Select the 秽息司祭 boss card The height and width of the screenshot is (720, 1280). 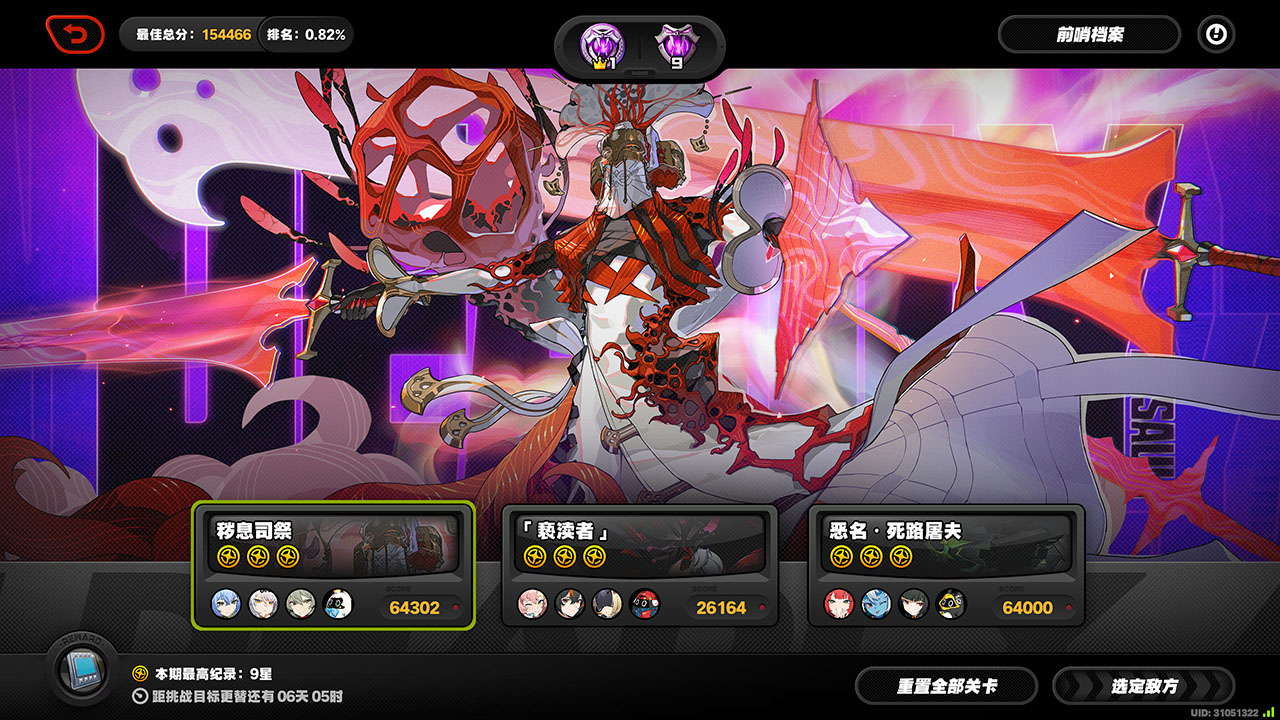pyautogui.click(x=333, y=565)
